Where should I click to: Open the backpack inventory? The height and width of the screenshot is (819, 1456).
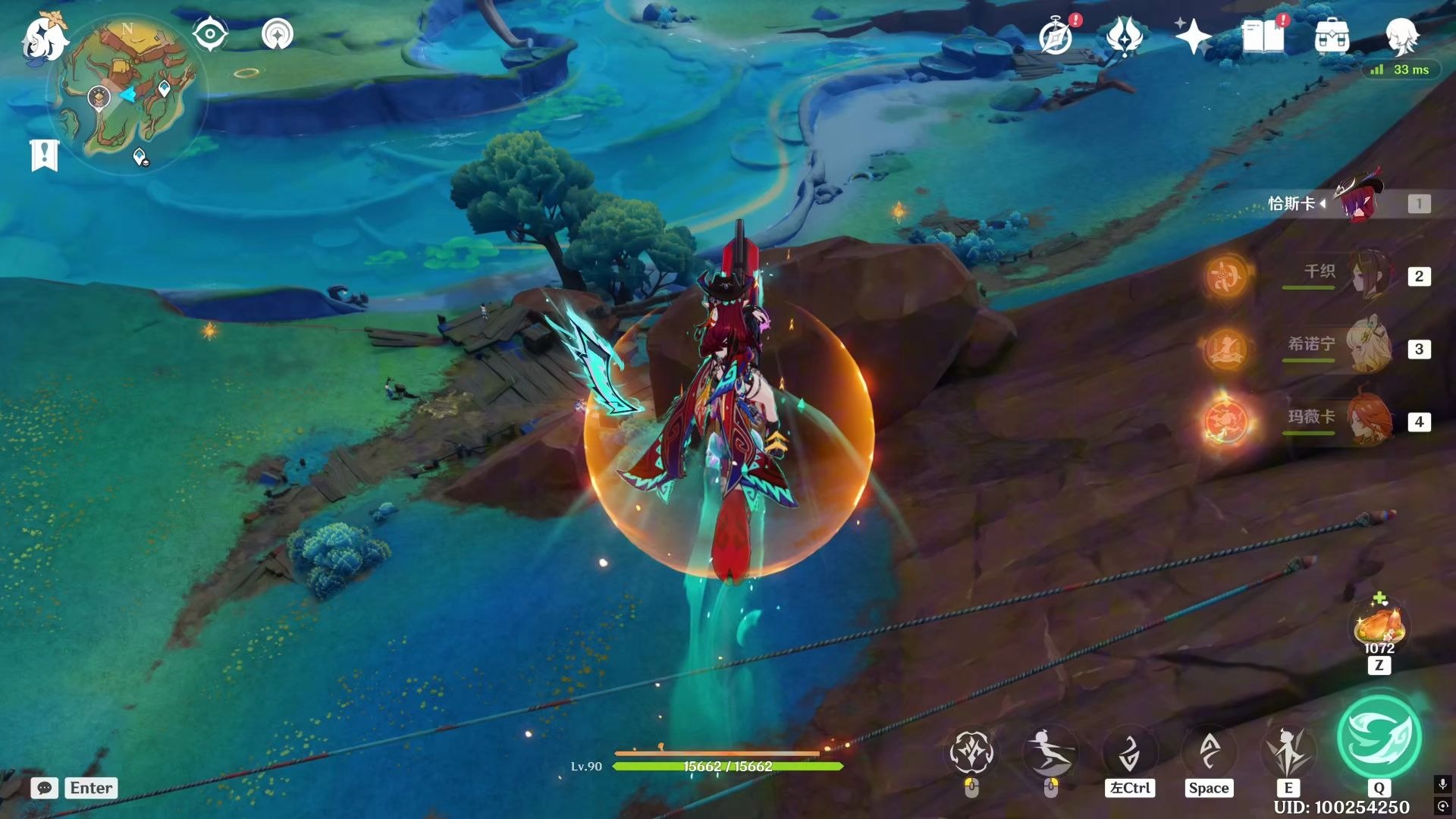coord(1332,36)
